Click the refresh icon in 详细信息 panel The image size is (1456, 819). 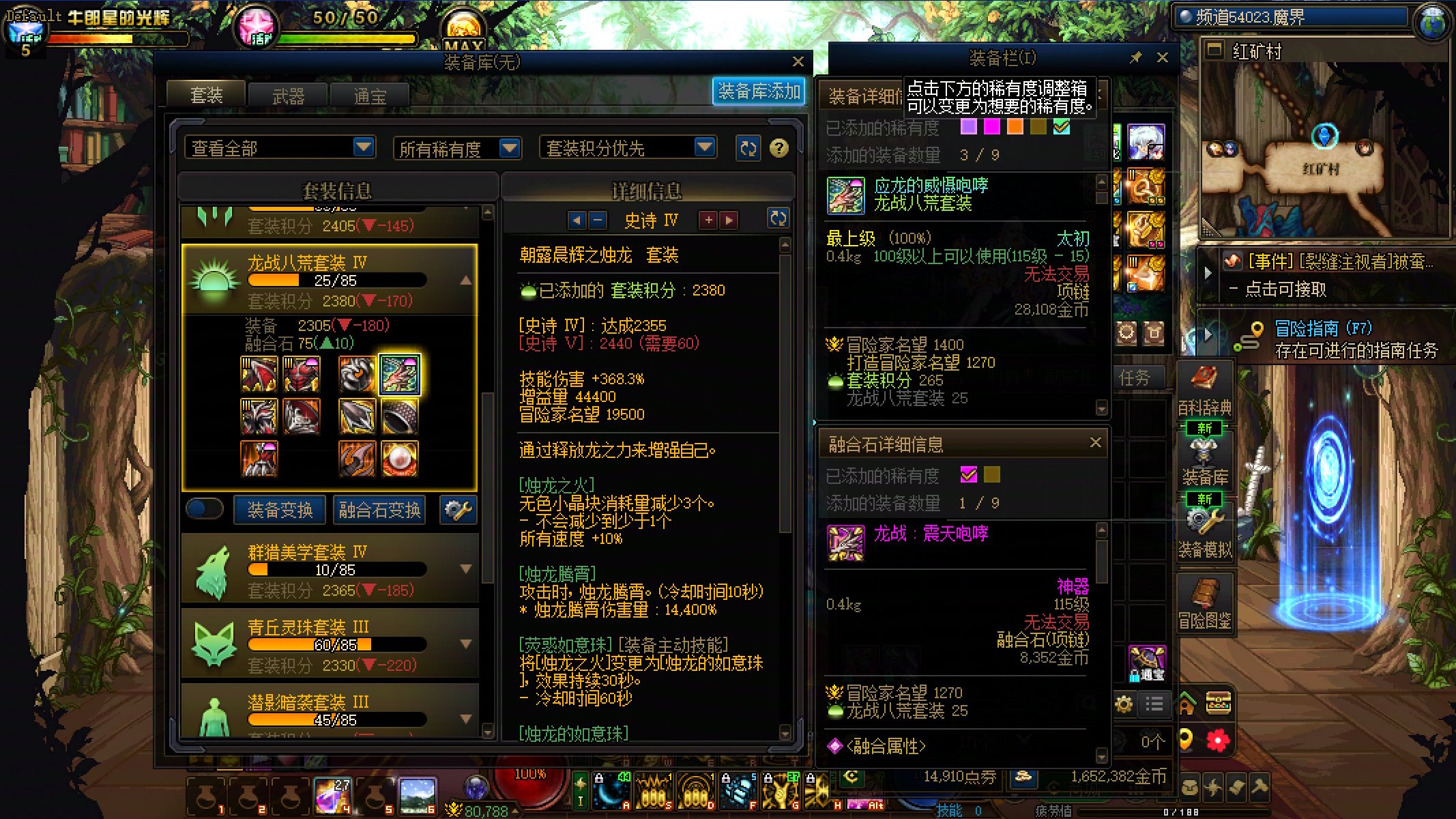pos(777,220)
